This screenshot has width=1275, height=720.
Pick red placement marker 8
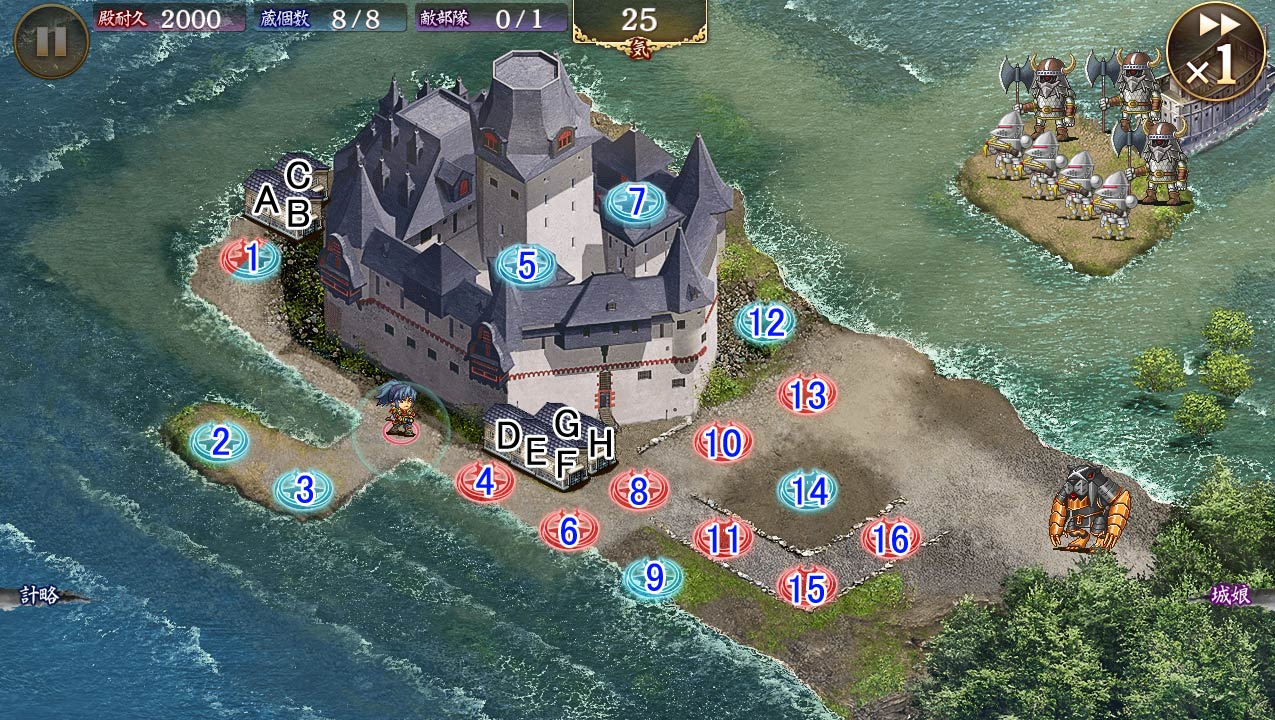[639, 490]
